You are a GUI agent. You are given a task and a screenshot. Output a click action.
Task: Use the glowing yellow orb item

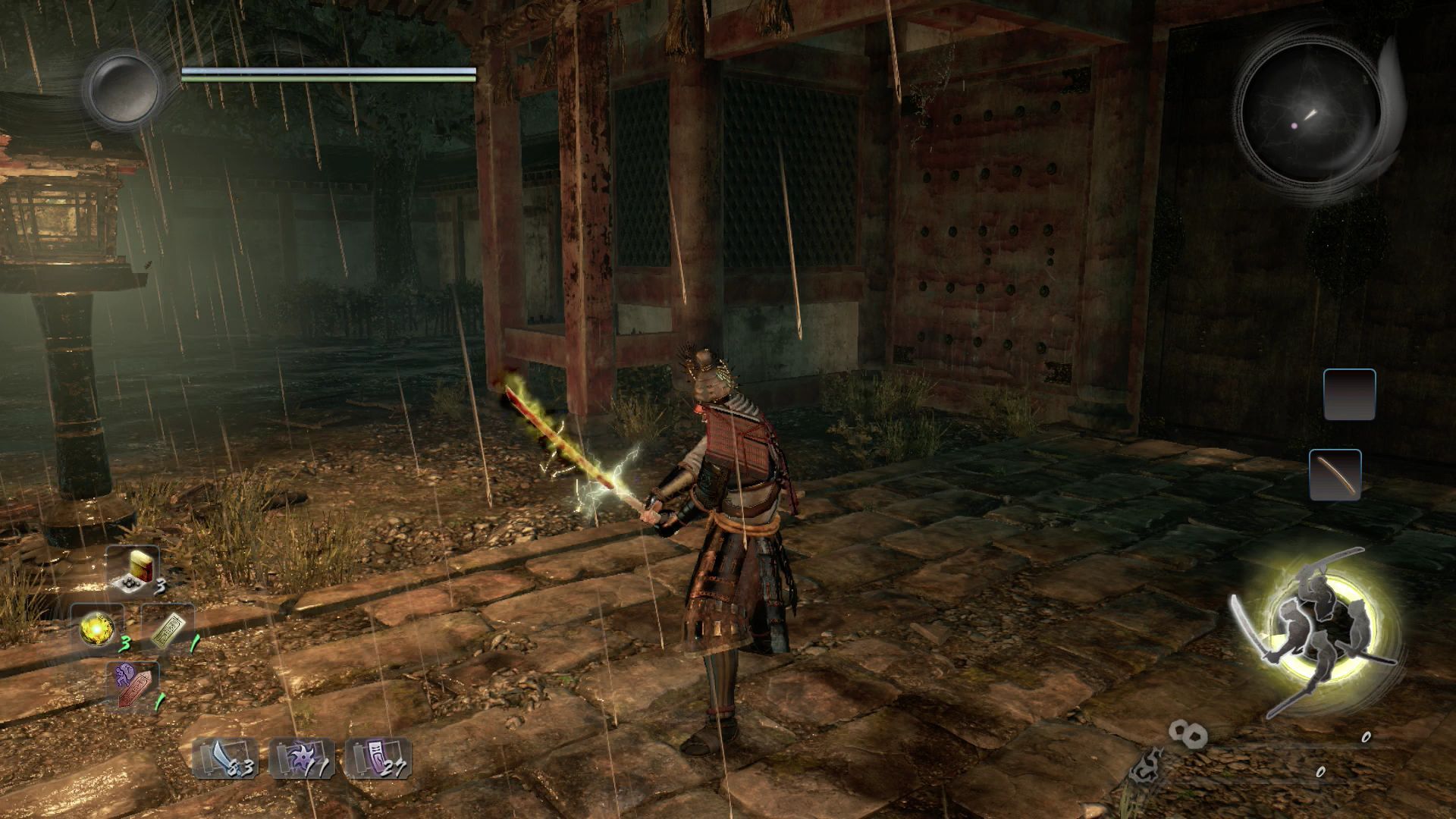coord(99,629)
